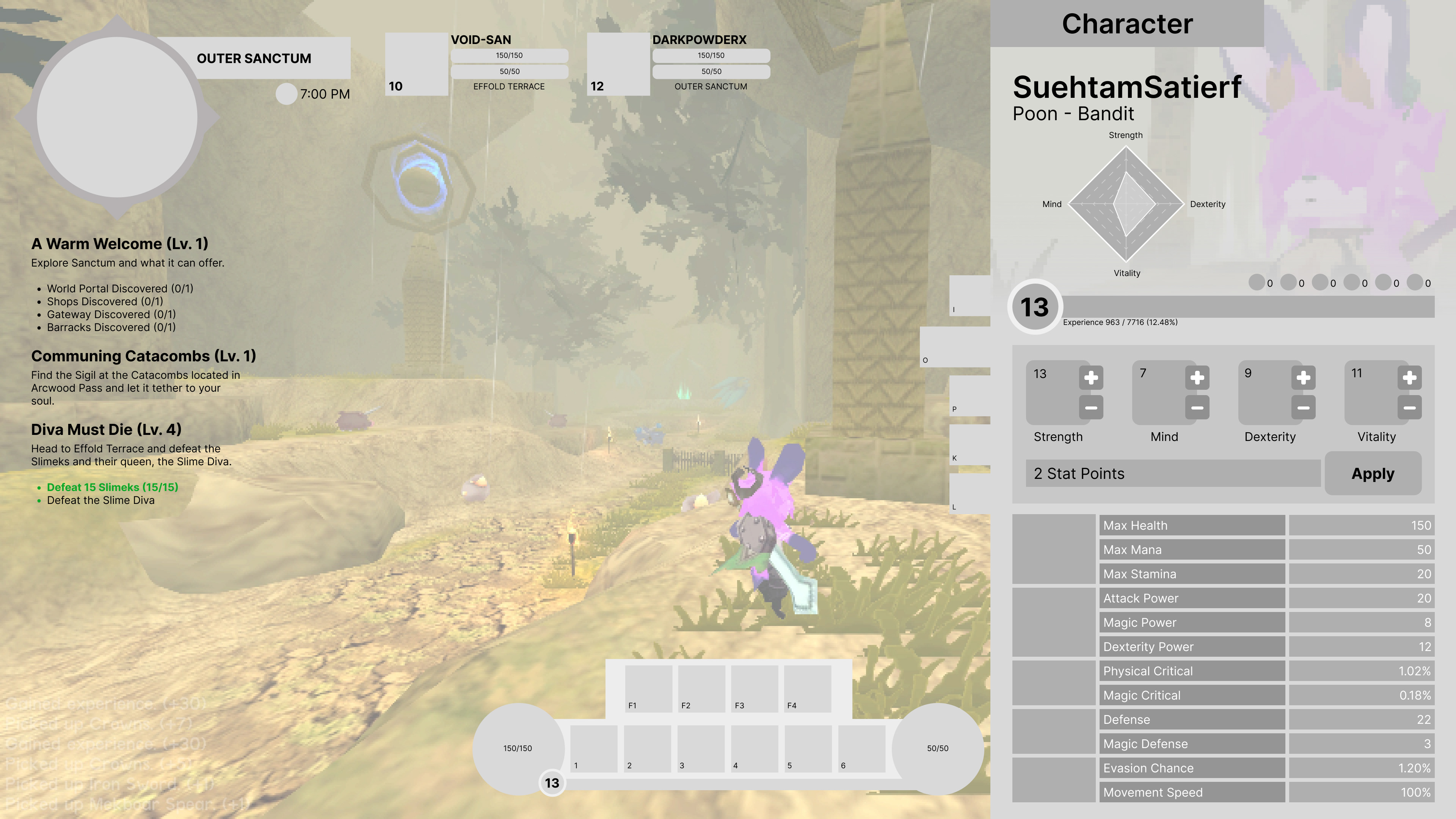Viewport: 1456px width, 819px height.
Task: Decrease Strength with its minus button
Action: (1092, 407)
